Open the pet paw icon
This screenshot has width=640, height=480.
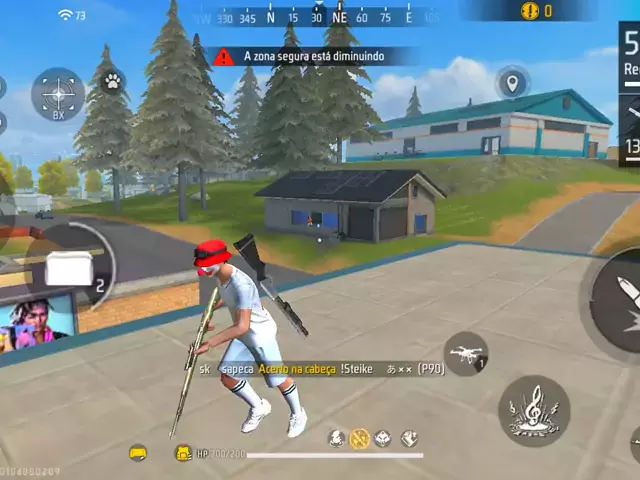click(x=113, y=78)
